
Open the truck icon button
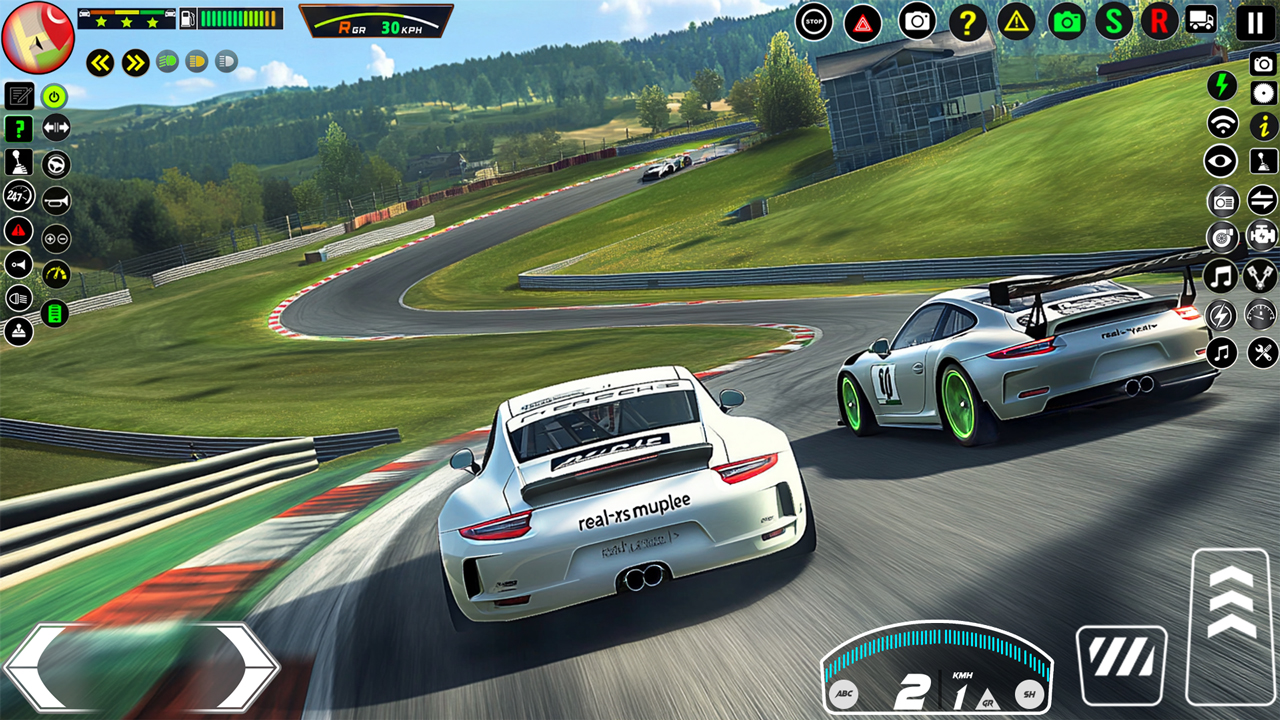(1201, 20)
